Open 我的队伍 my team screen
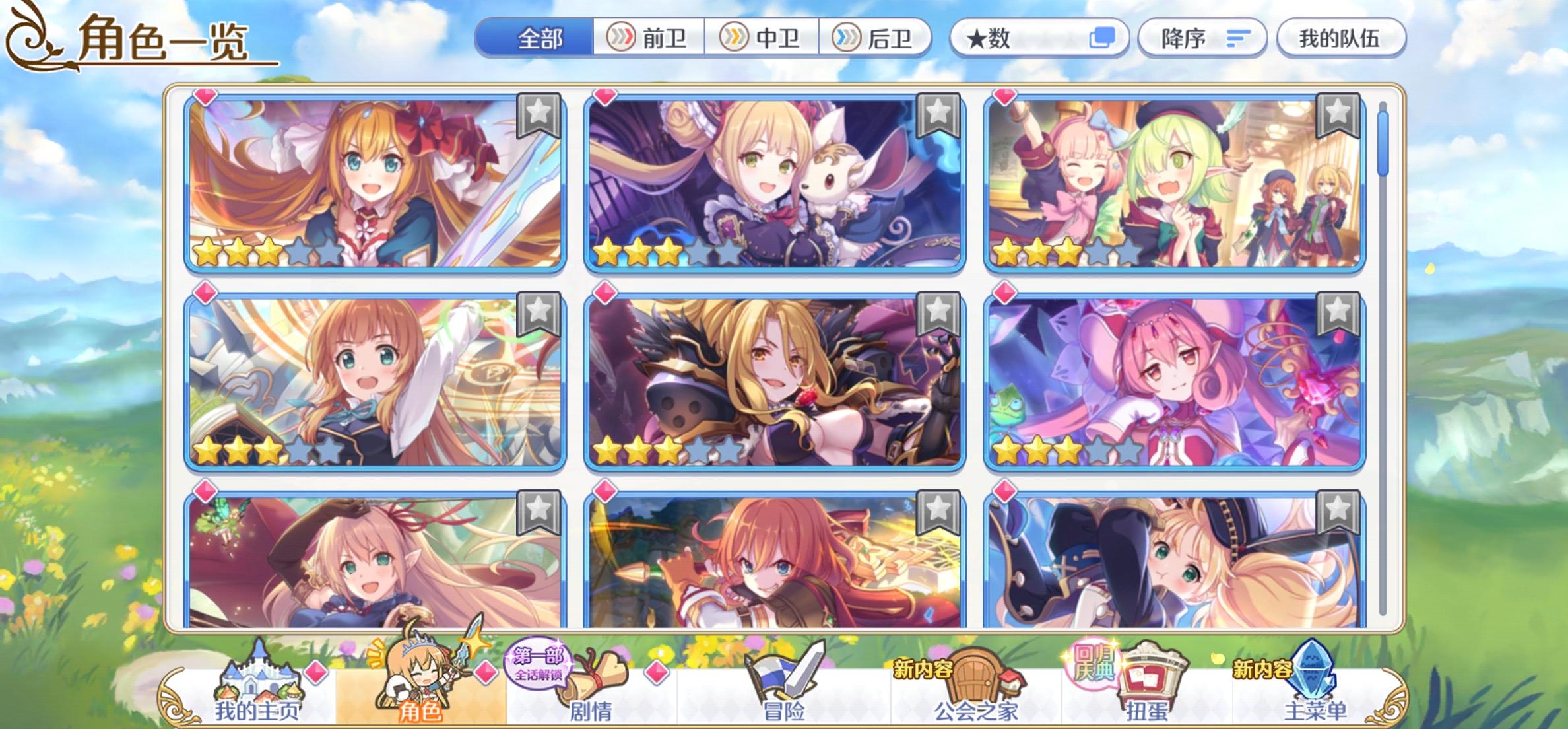 coord(1341,38)
